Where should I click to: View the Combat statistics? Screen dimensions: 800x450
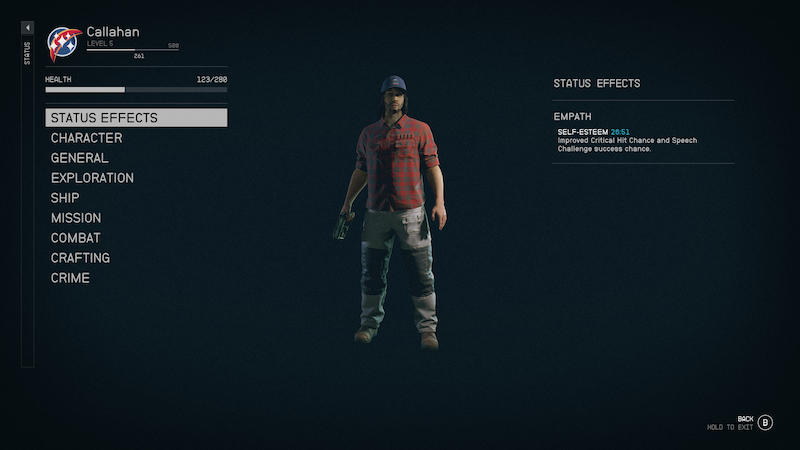[x=76, y=238]
